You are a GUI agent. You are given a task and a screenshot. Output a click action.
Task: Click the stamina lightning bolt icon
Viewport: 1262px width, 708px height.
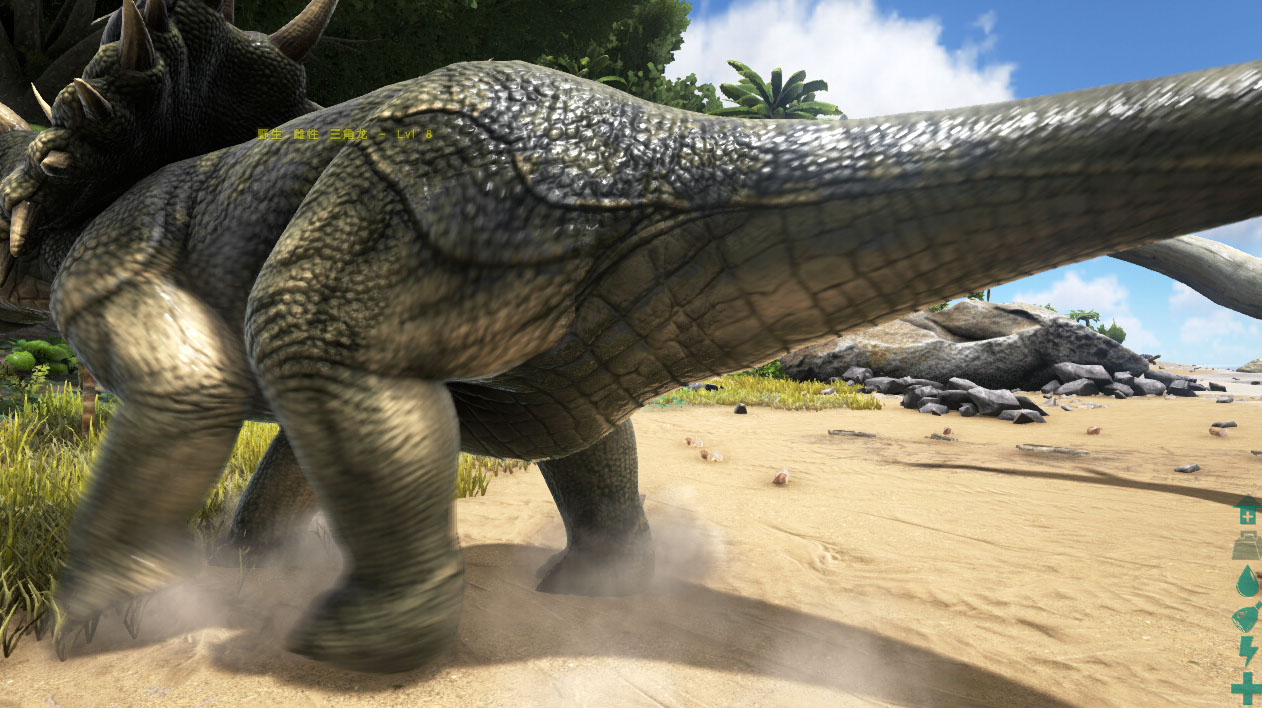pyautogui.click(x=1247, y=651)
